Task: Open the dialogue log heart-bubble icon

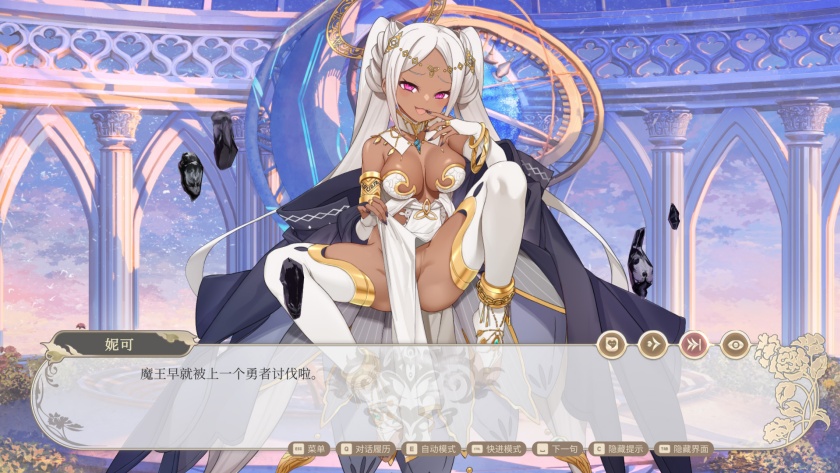Action: click(x=611, y=345)
